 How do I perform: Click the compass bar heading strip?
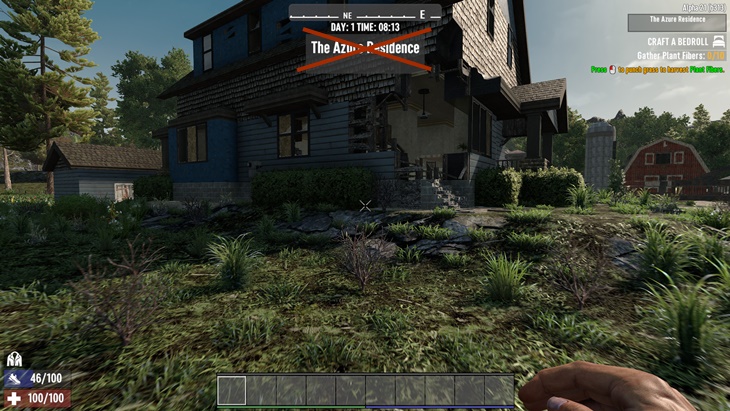(365, 14)
